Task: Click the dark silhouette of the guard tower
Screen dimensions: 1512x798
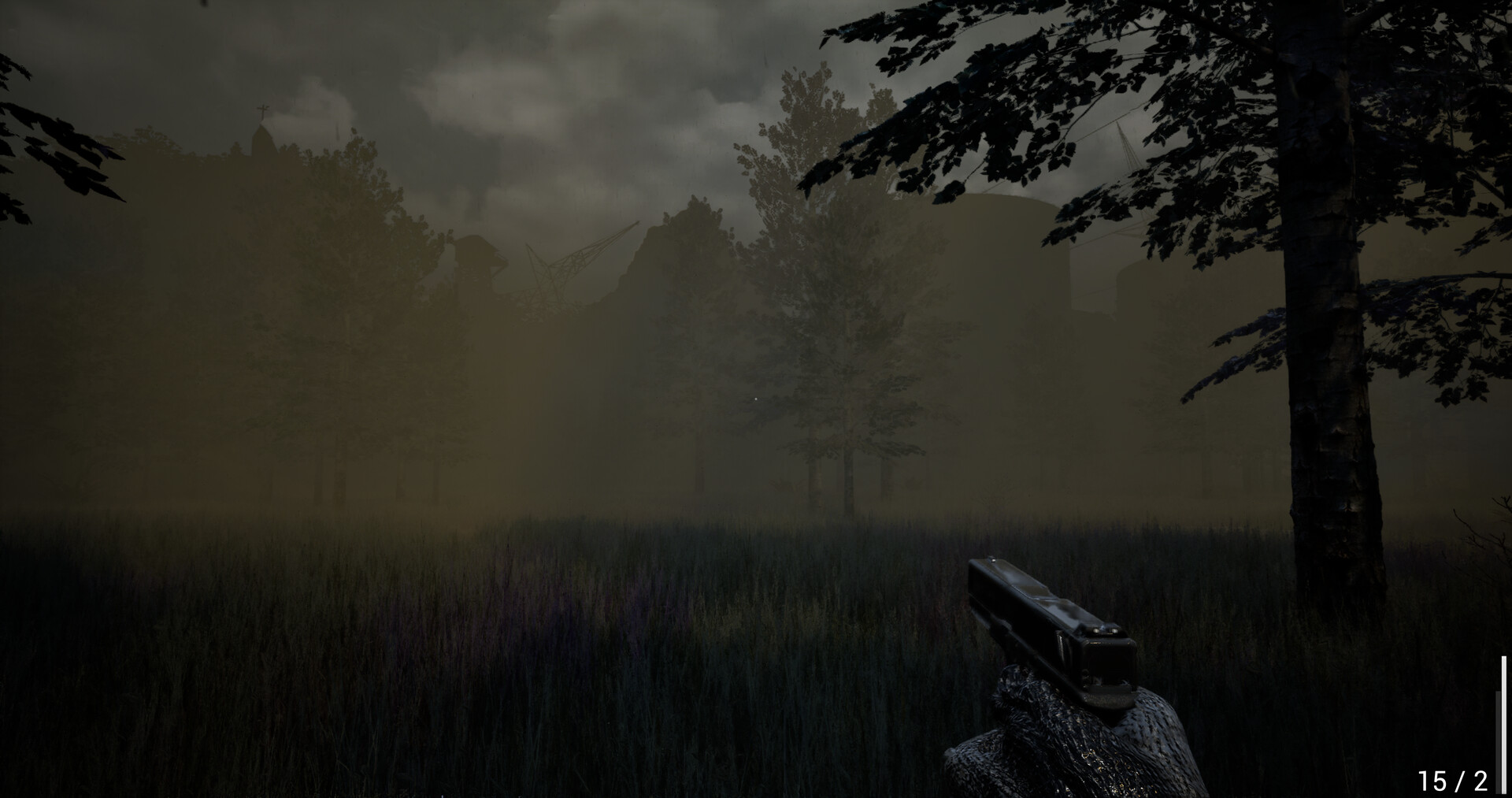Action: (477, 263)
